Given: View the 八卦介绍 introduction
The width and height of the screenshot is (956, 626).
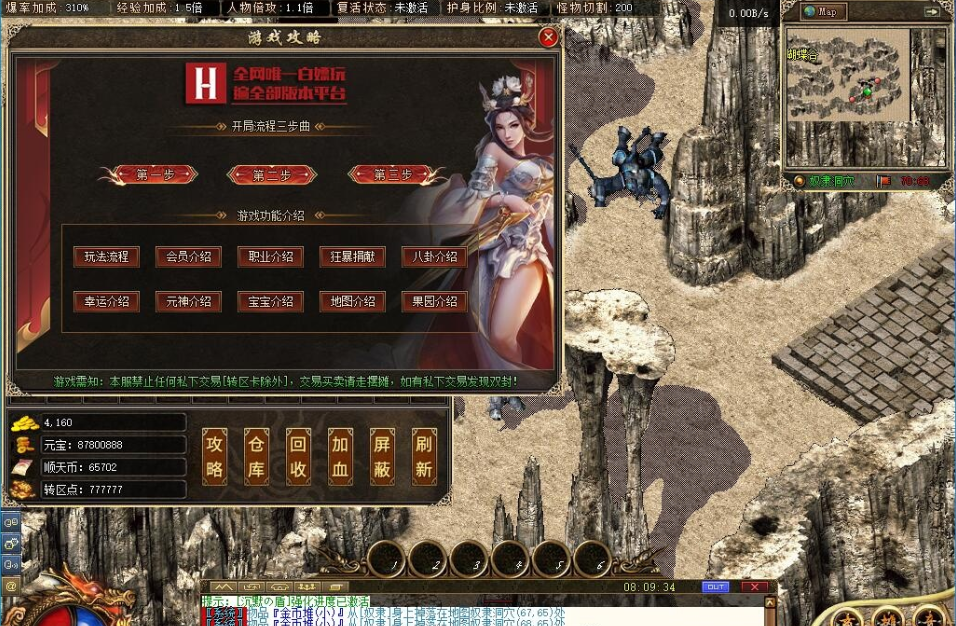Looking at the screenshot, I should tap(434, 257).
